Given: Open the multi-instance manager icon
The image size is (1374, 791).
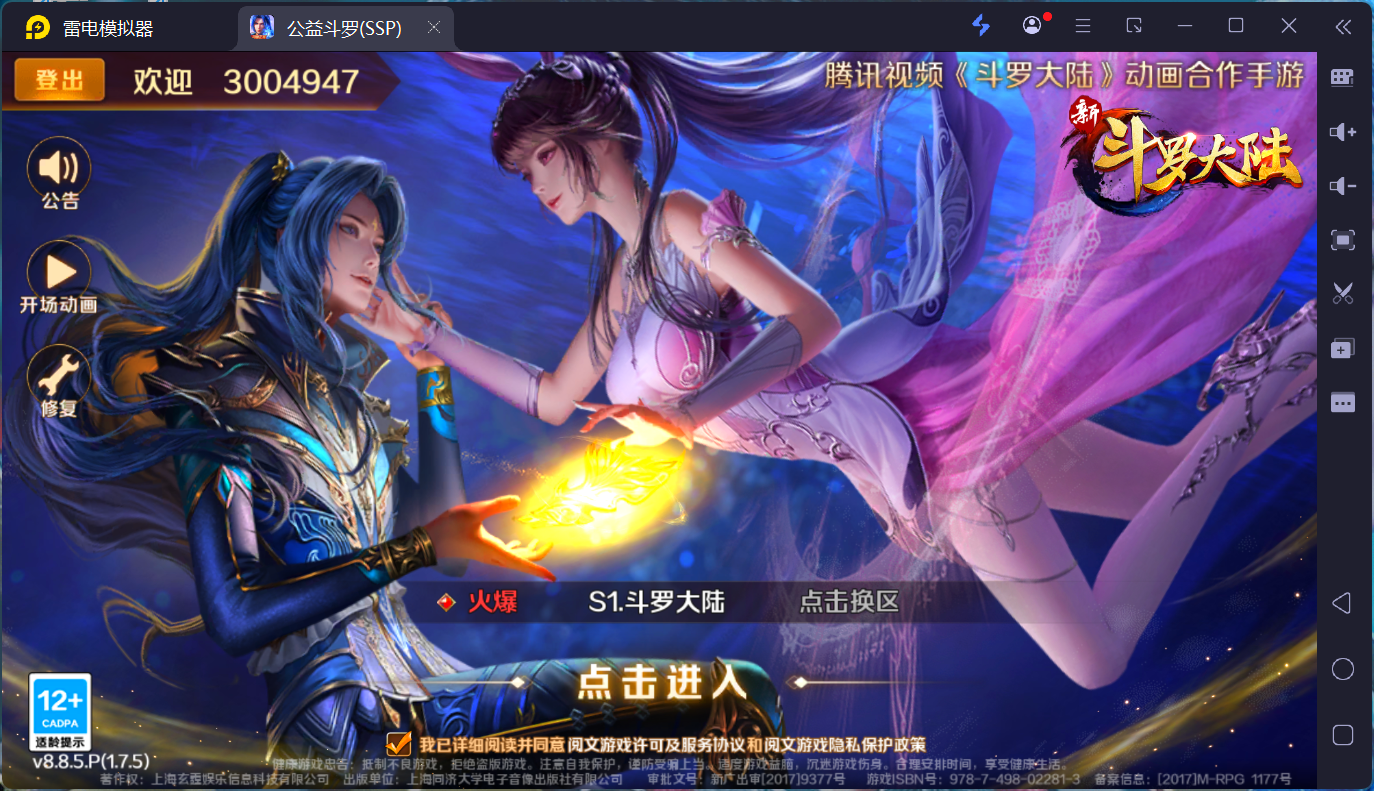Looking at the screenshot, I should coord(1342,348).
